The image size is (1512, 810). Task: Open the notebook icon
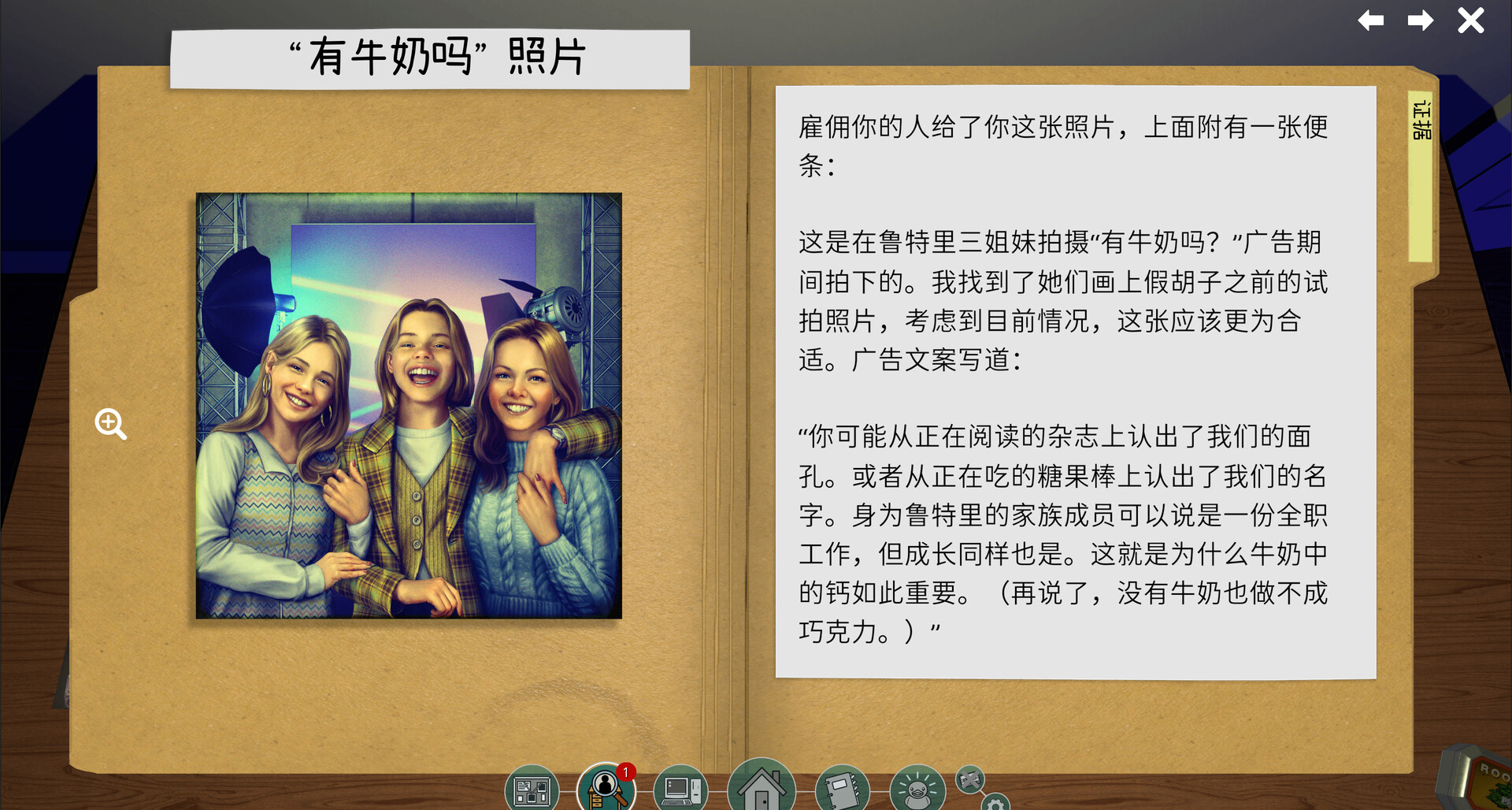point(843,788)
